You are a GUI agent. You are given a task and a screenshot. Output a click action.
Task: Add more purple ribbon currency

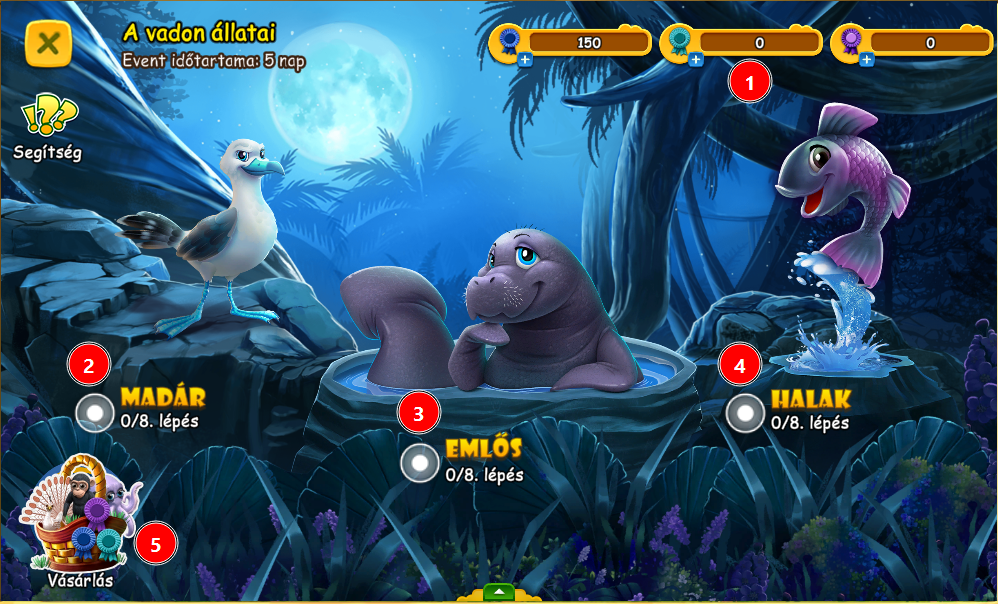coord(867,60)
